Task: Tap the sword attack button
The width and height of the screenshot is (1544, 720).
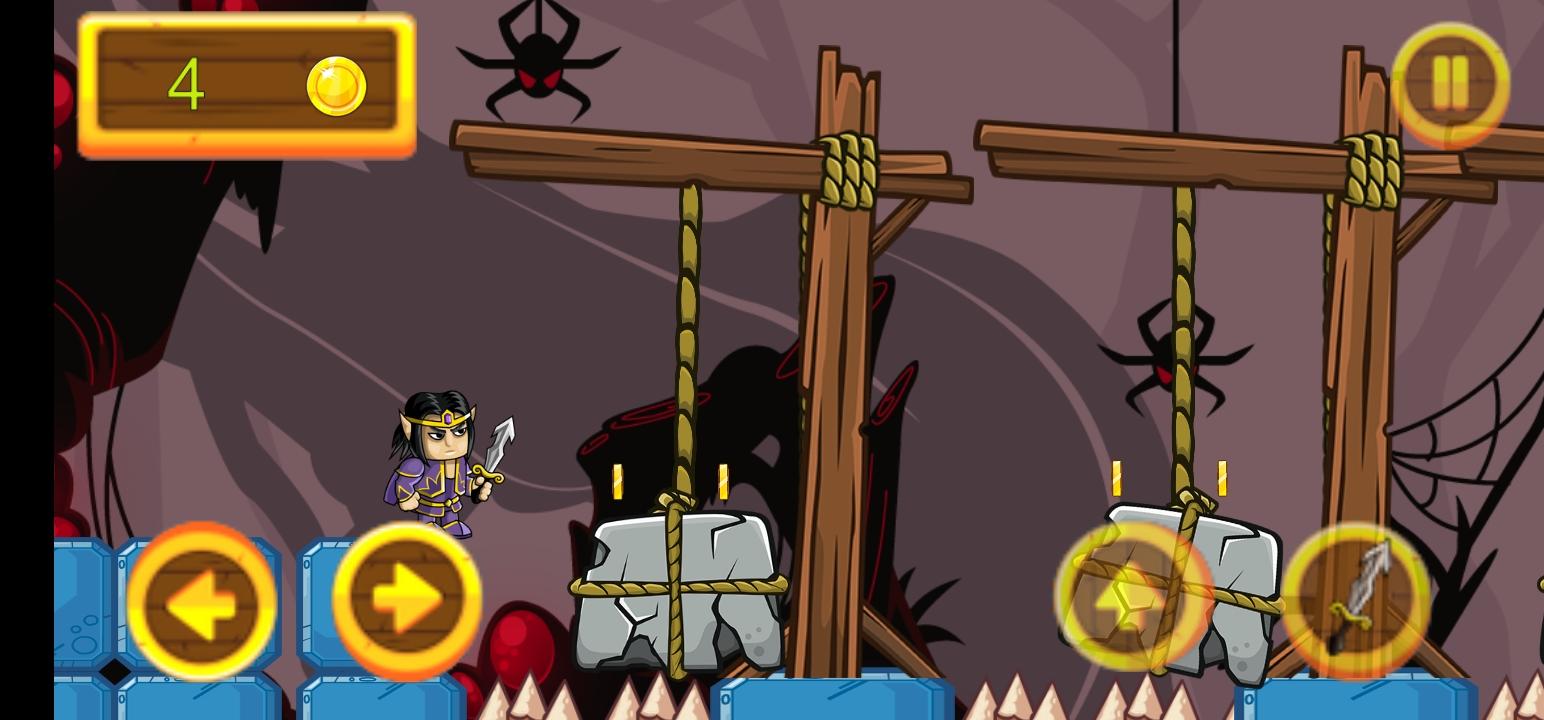Action: (x=1360, y=602)
